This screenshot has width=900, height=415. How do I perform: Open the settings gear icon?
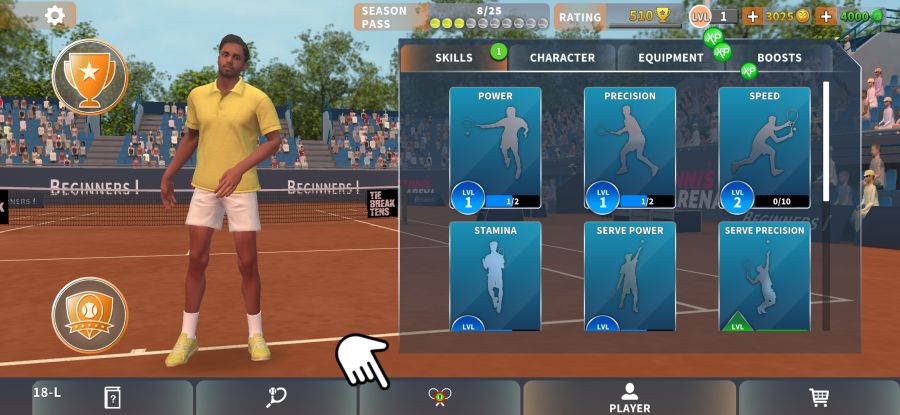pos(55,15)
